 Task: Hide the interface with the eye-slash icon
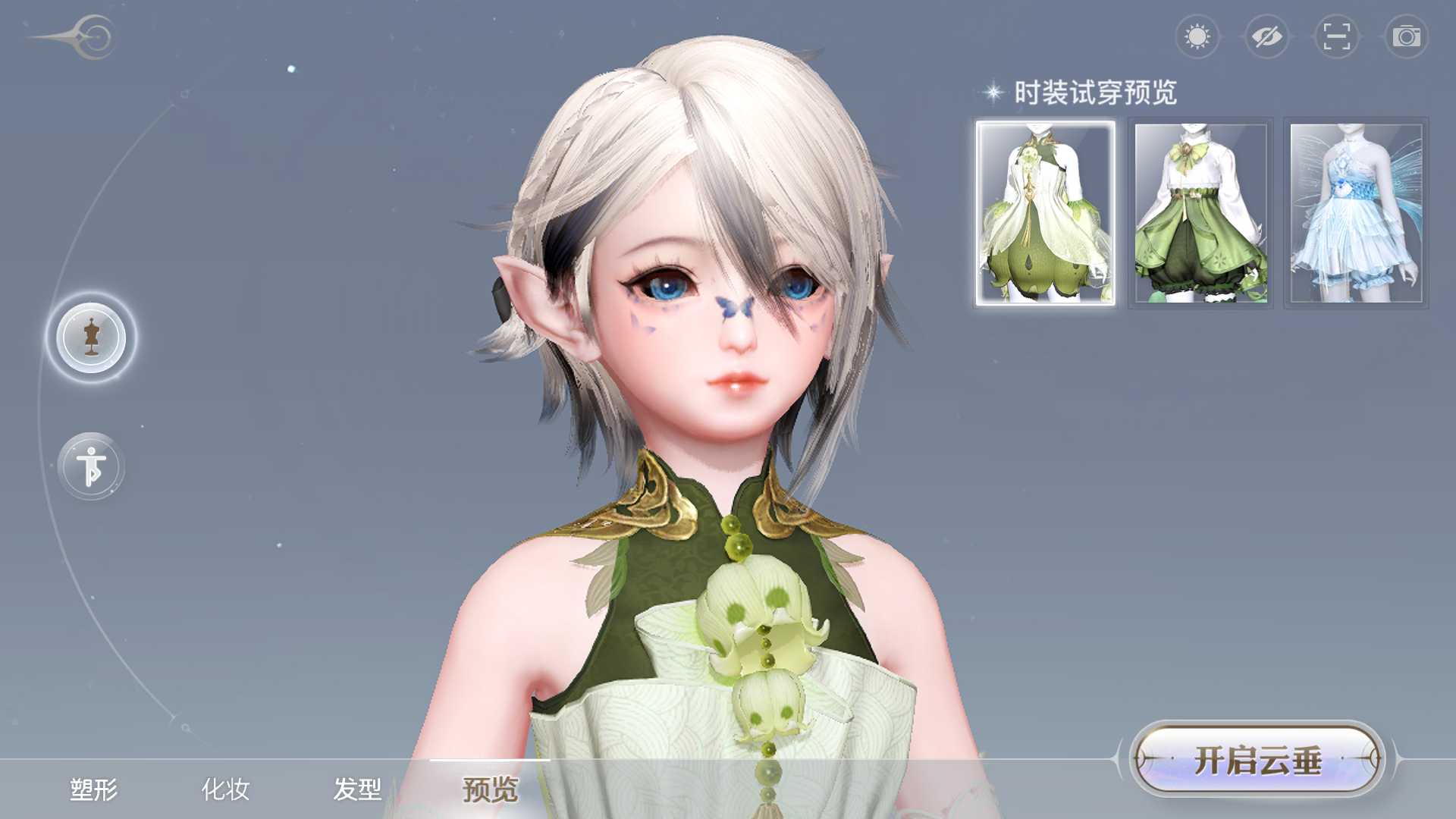point(1267,37)
